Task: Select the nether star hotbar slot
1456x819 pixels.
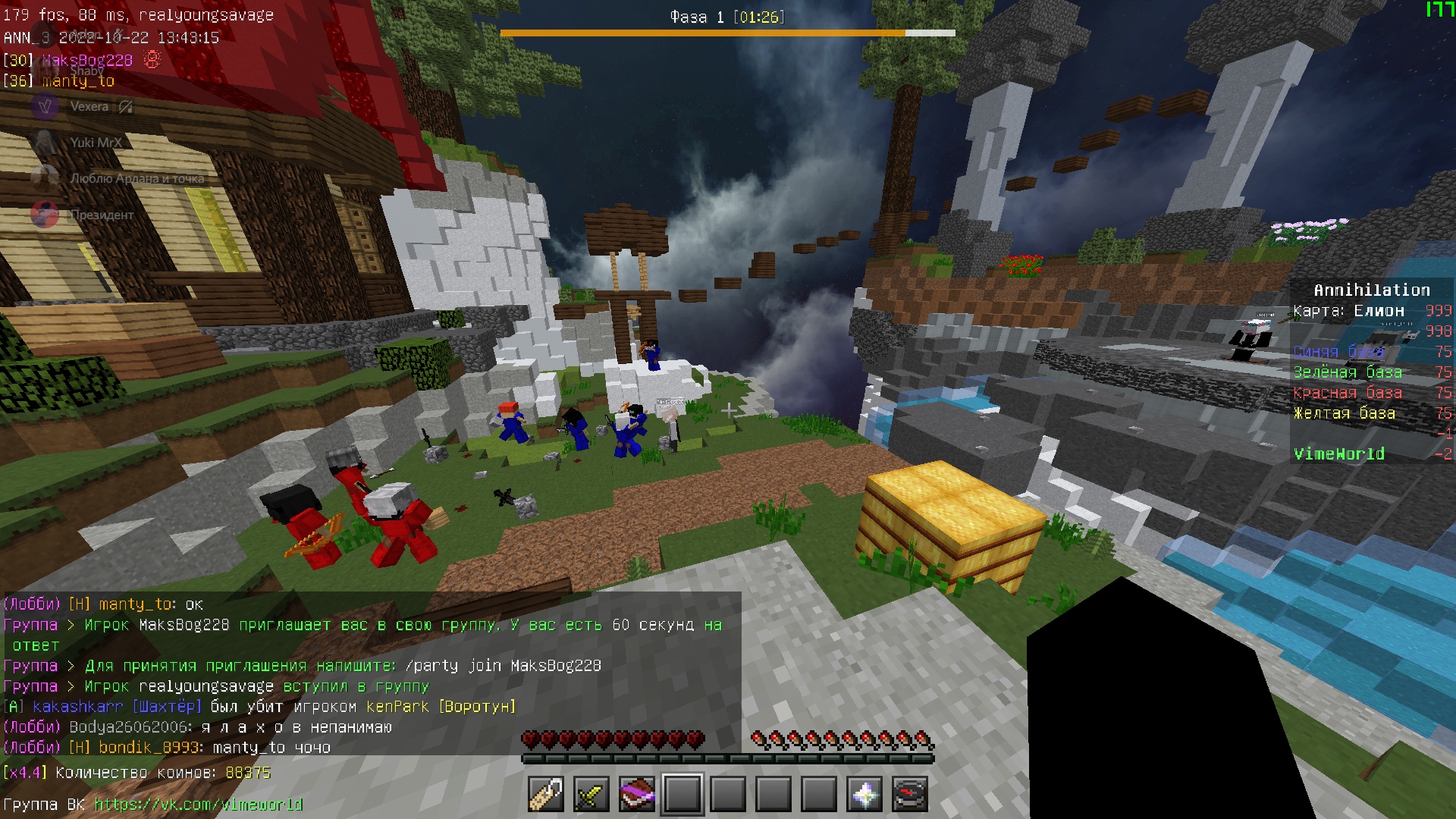Action: tap(864, 795)
